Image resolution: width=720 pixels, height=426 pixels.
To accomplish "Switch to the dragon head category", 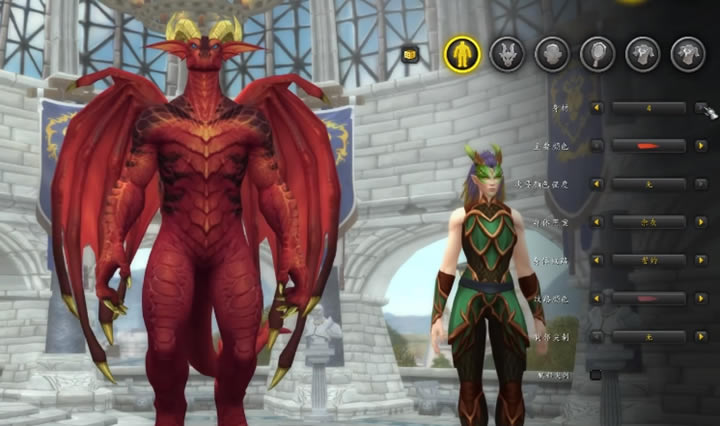I will pos(508,53).
